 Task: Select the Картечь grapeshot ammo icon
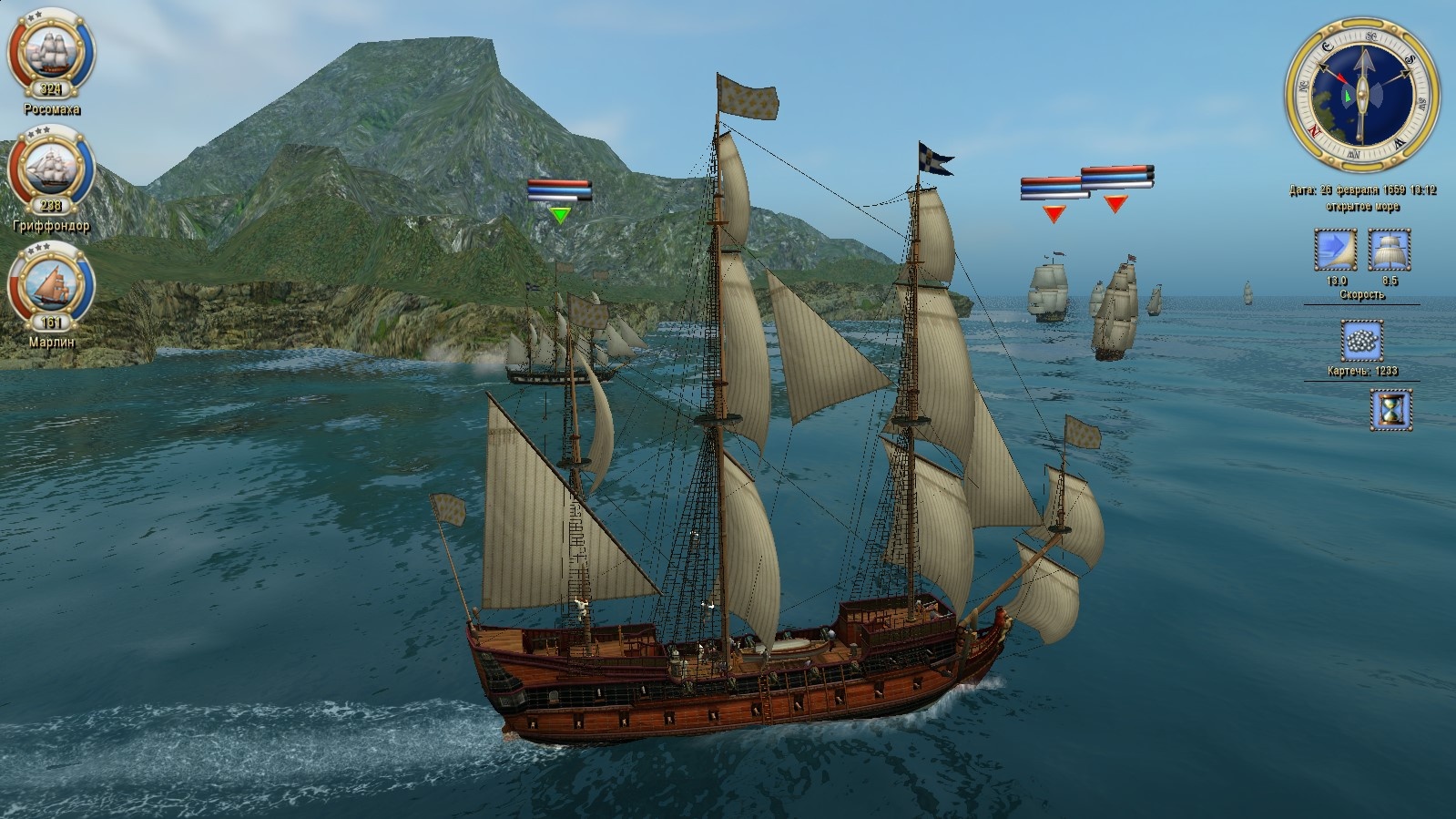pos(1362,342)
